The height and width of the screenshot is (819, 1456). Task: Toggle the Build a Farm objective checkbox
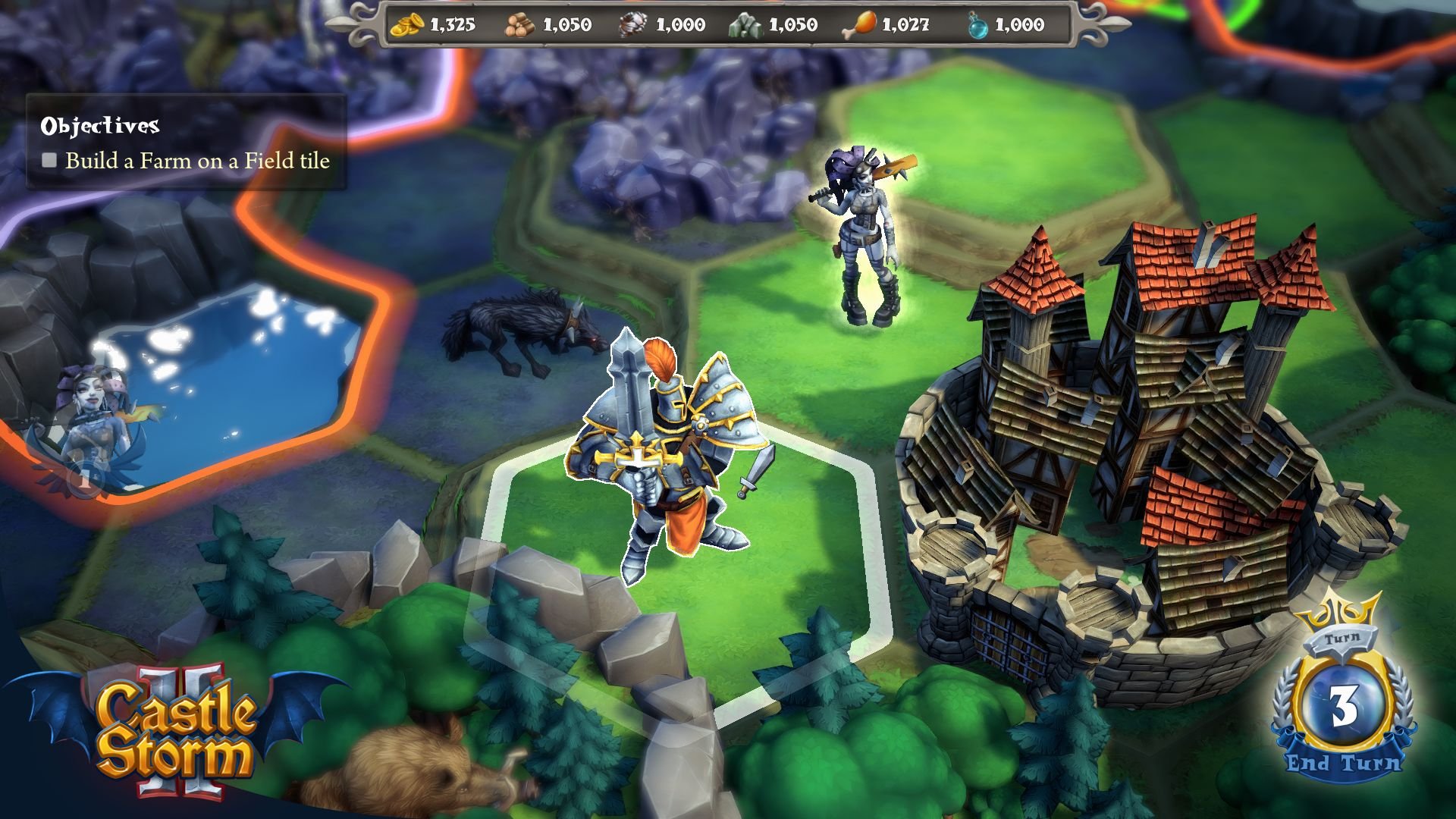coord(49,160)
